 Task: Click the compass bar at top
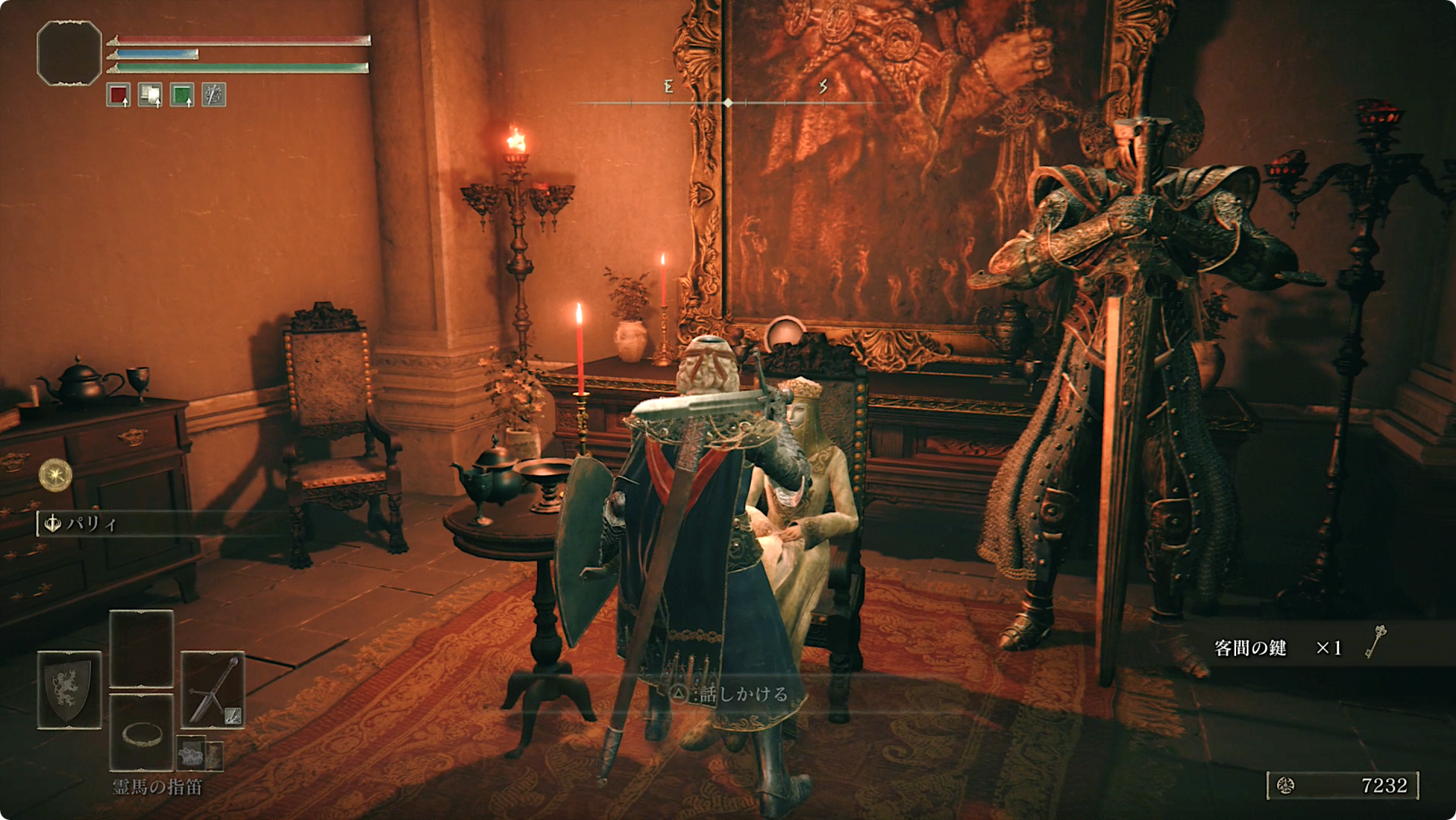(726, 102)
